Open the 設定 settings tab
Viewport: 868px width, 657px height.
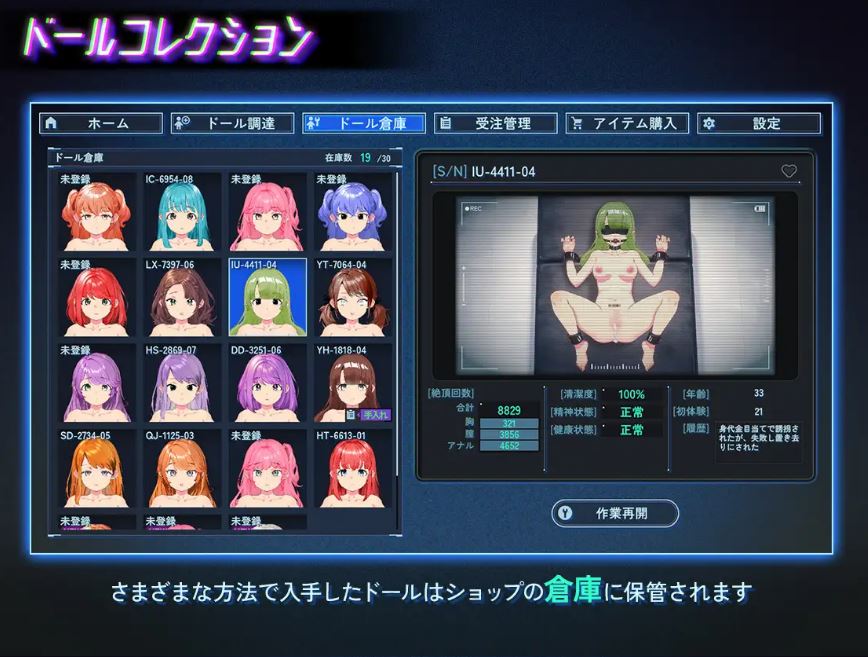pos(759,123)
